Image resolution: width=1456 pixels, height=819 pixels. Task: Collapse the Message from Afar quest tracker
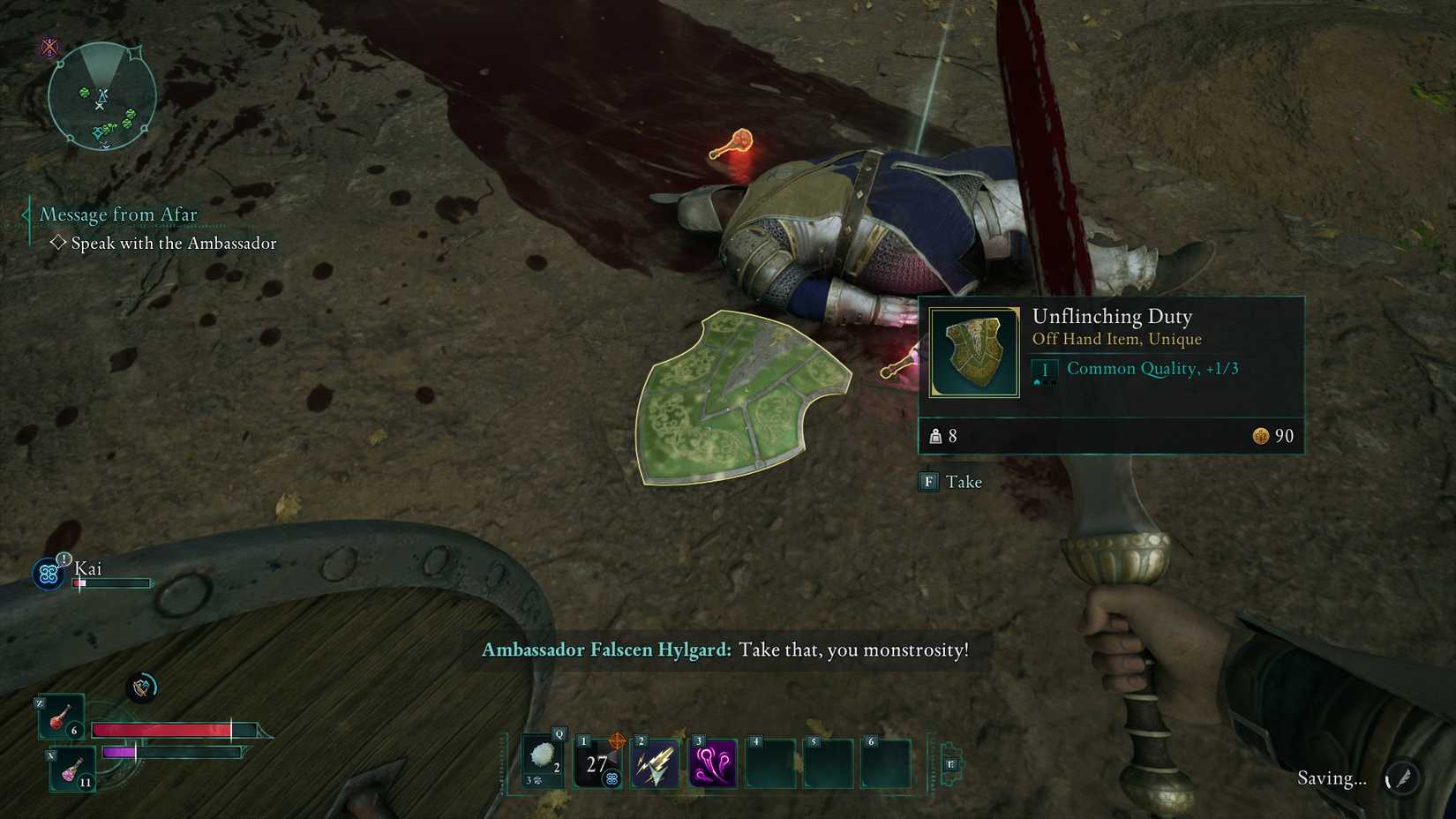pos(26,214)
